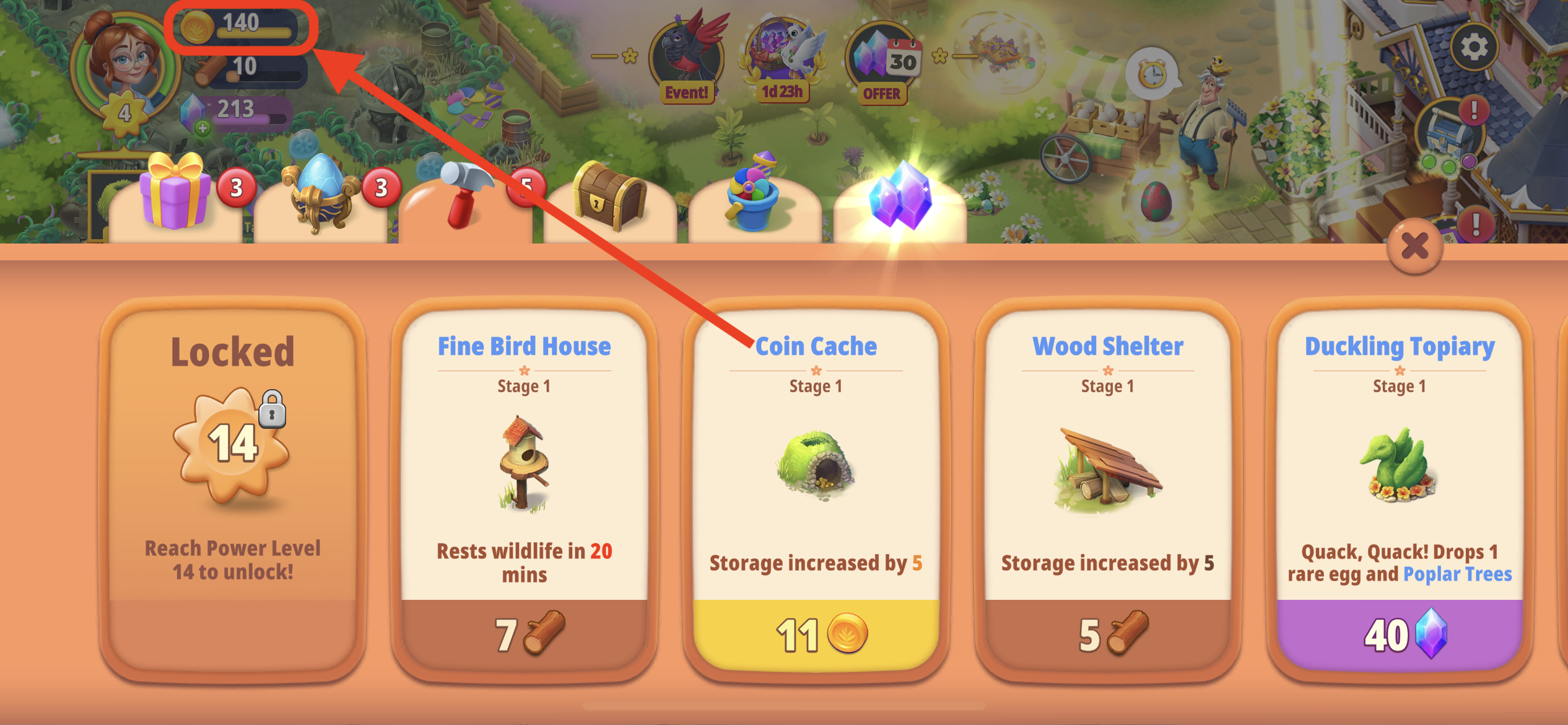
Task: Open the treasure chest tab
Action: pos(610,198)
